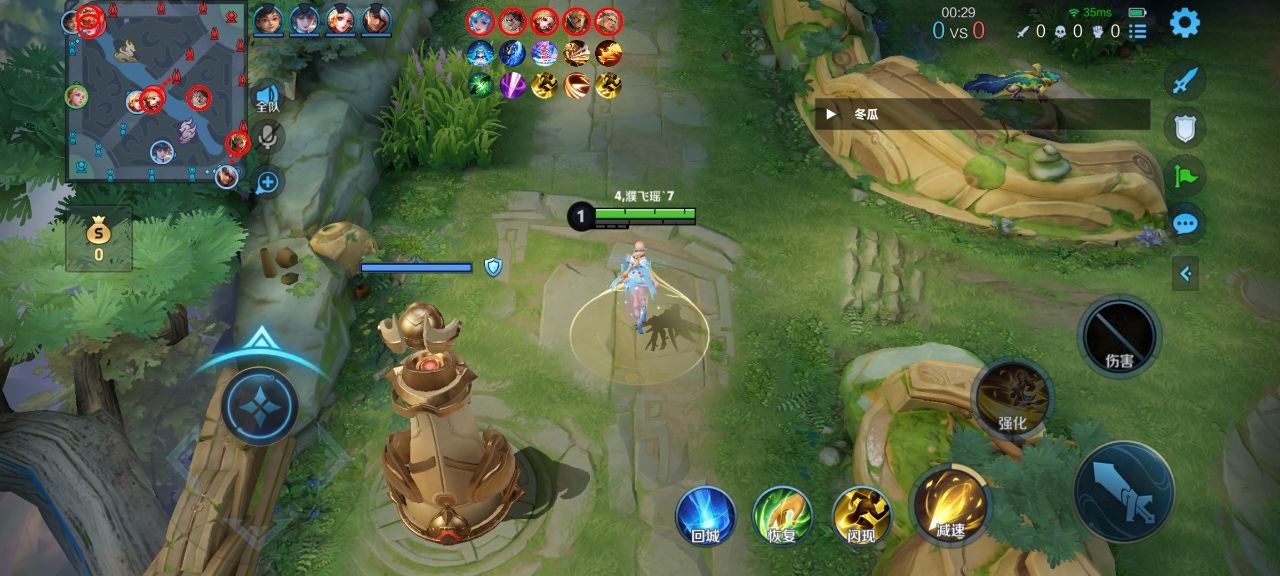The width and height of the screenshot is (1280, 576).
Task: Use the 减速 skill
Action: point(949,503)
